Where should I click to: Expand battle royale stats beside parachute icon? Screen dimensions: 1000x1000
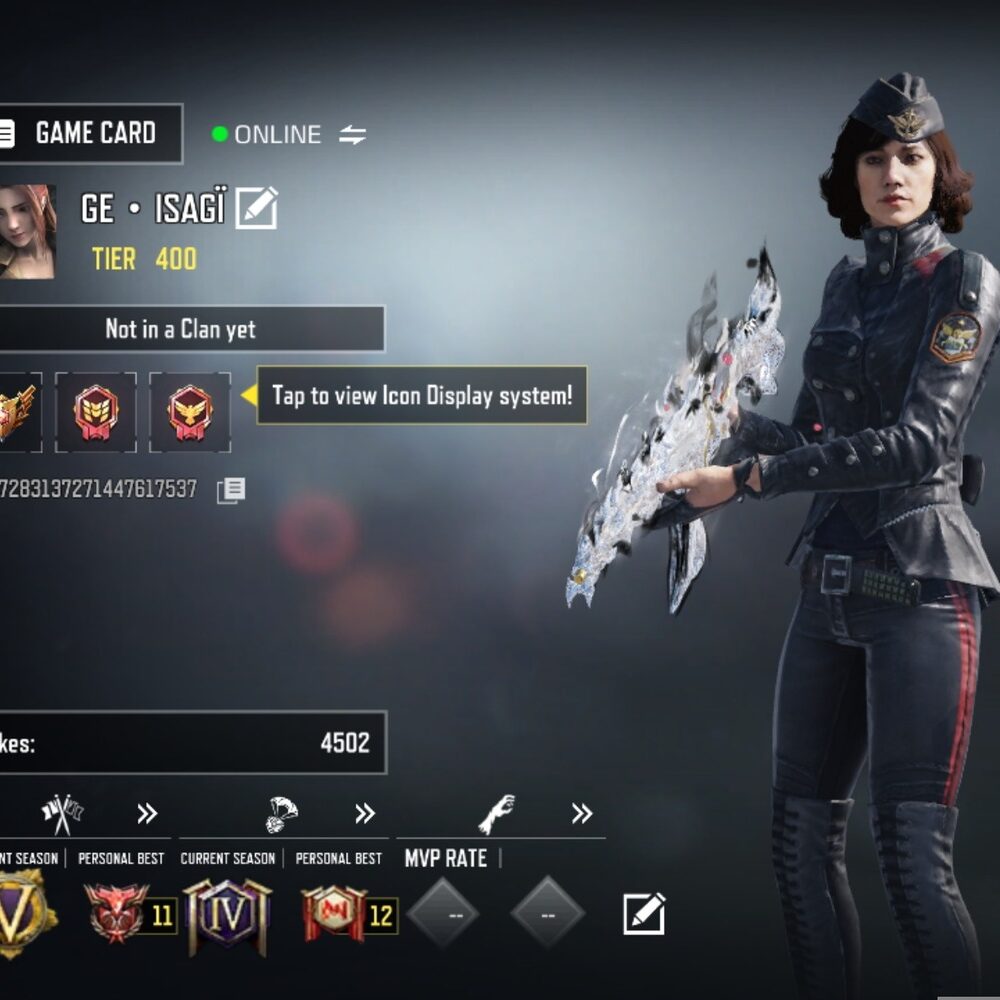click(x=365, y=814)
